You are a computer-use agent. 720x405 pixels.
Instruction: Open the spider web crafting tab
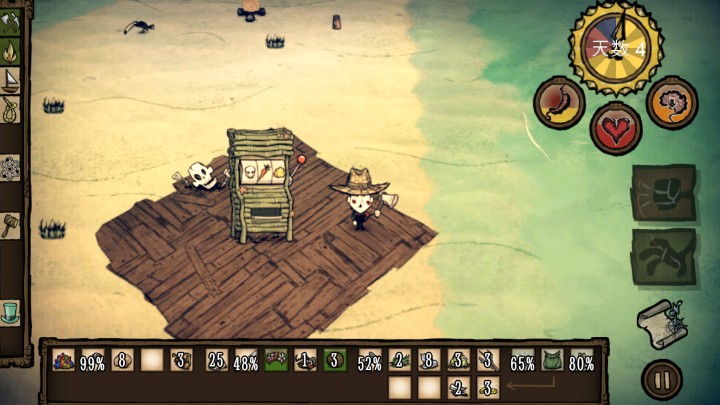click(x=10, y=167)
